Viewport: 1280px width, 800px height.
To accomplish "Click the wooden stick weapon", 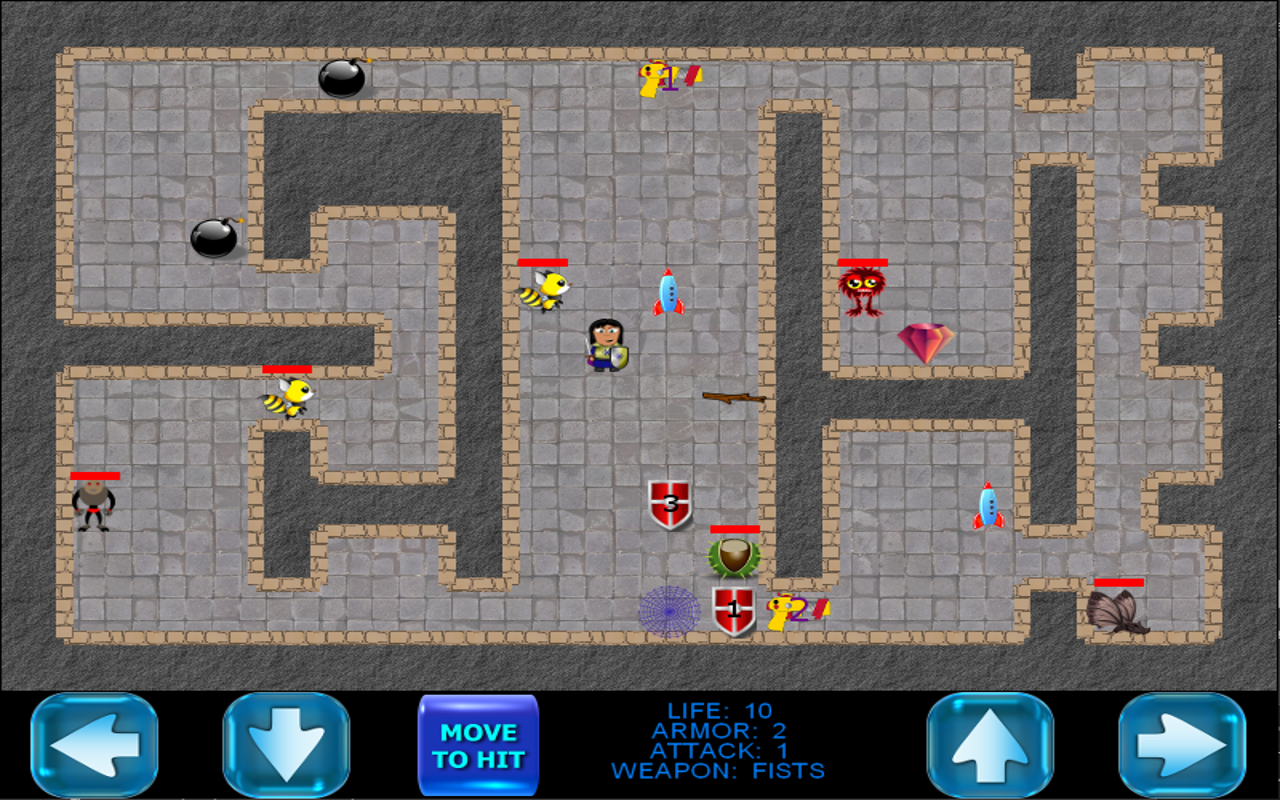I will [x=735, y=398].
